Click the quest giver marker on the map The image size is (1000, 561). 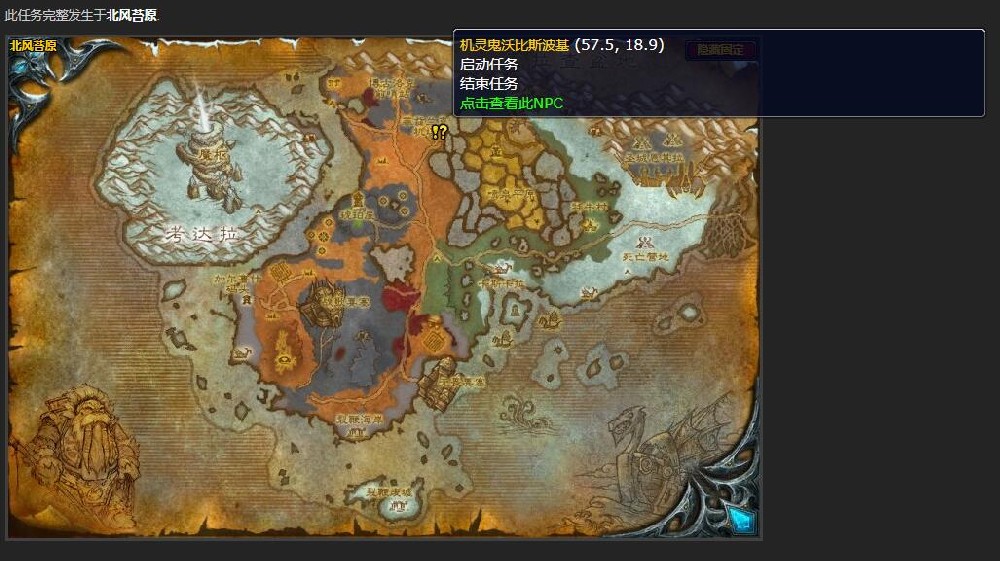439,131
